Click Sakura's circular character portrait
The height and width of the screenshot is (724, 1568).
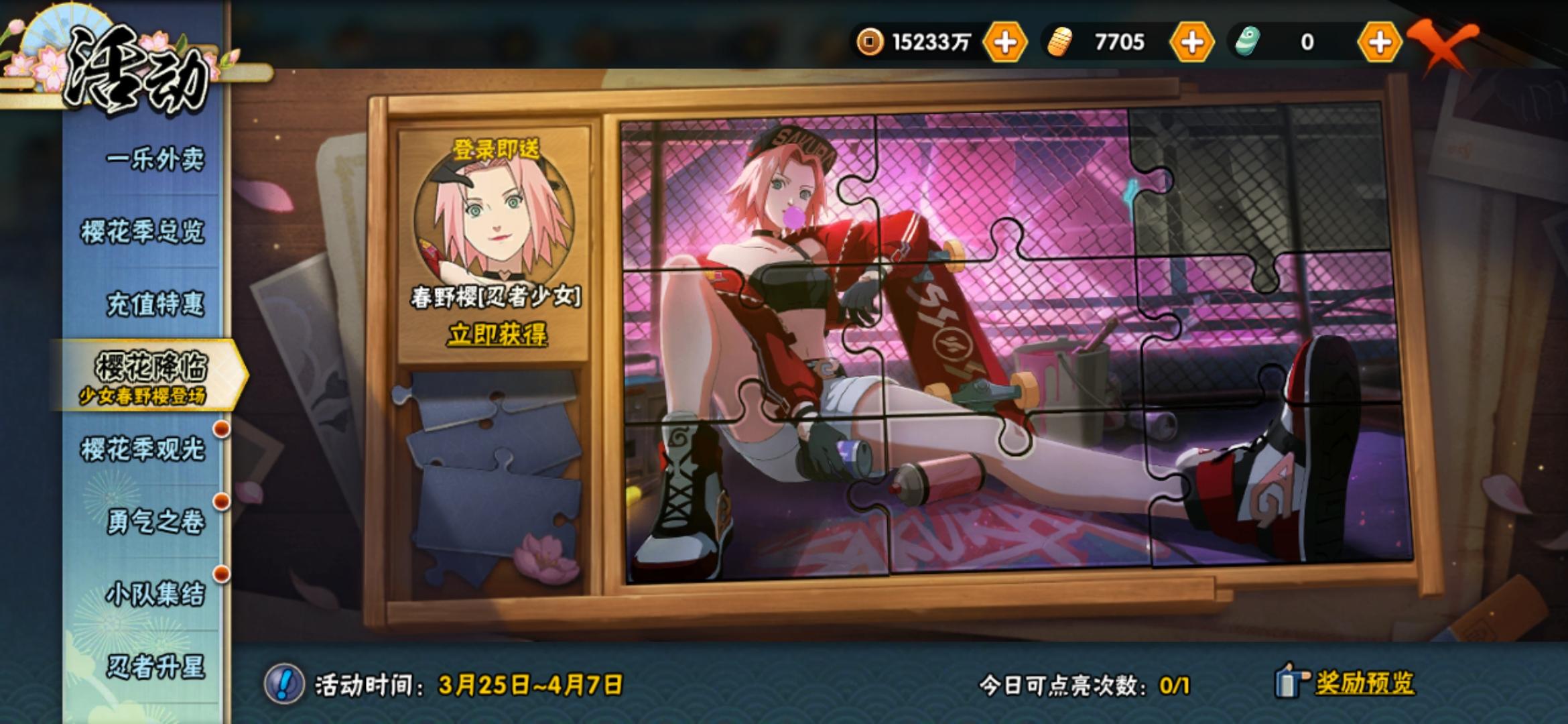[496, 221]
